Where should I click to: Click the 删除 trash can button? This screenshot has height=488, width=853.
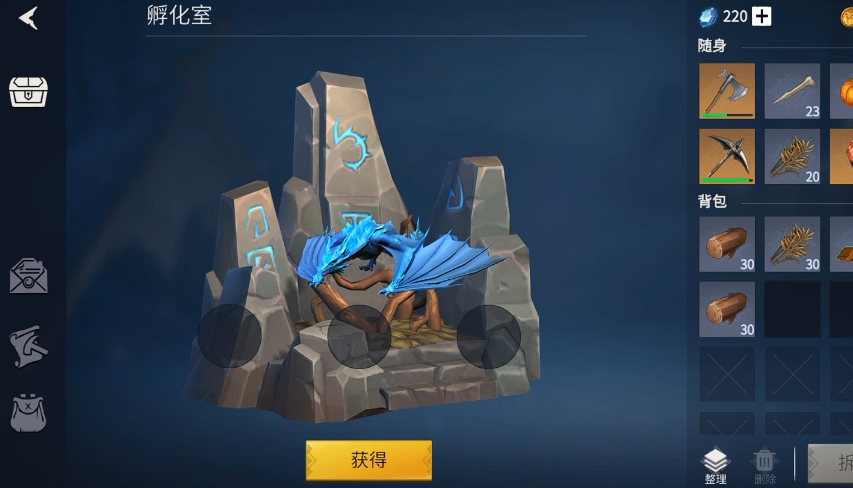point(764,466)
